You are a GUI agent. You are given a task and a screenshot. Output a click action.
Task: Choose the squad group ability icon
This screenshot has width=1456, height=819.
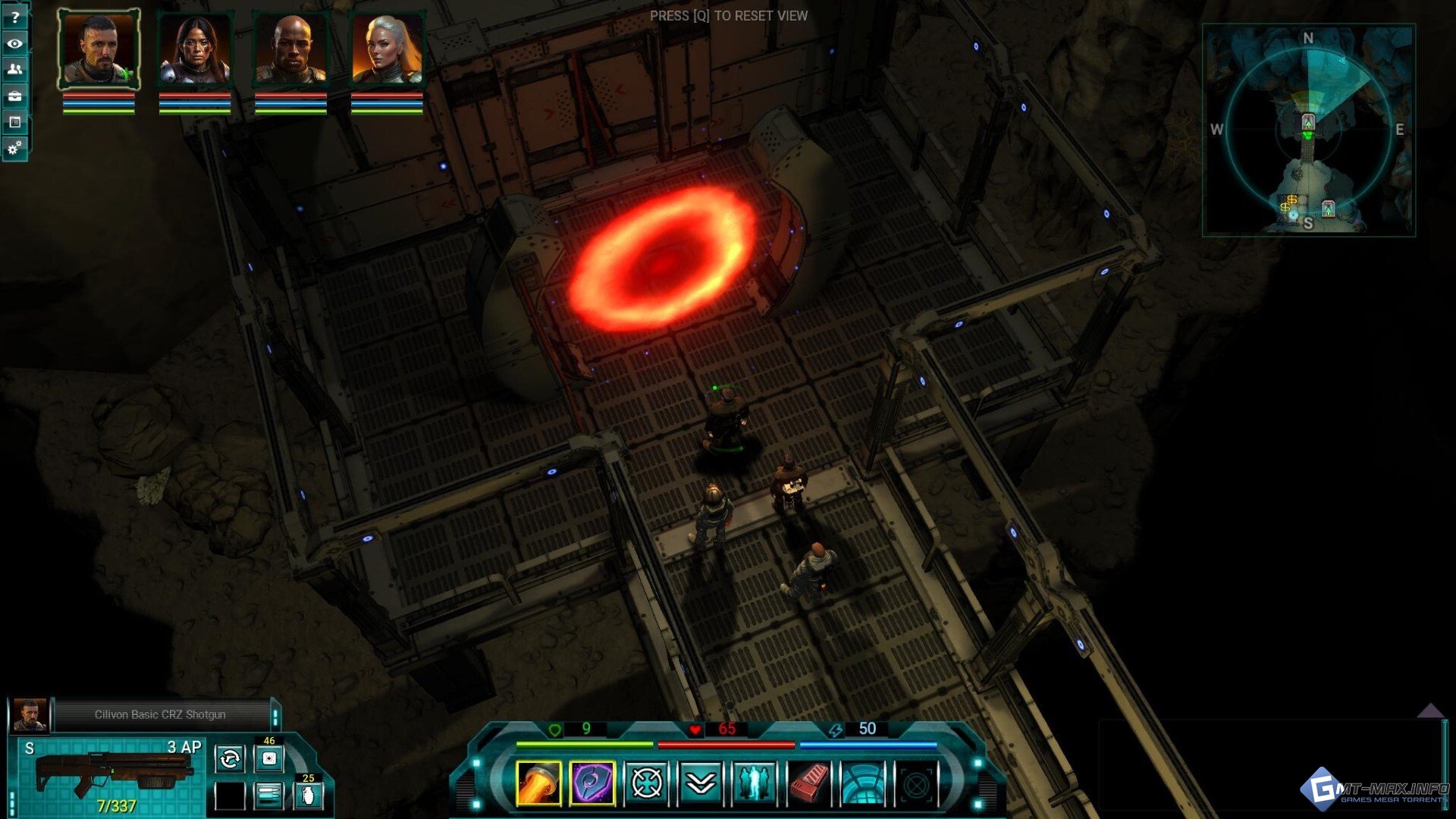click(755, 783)
